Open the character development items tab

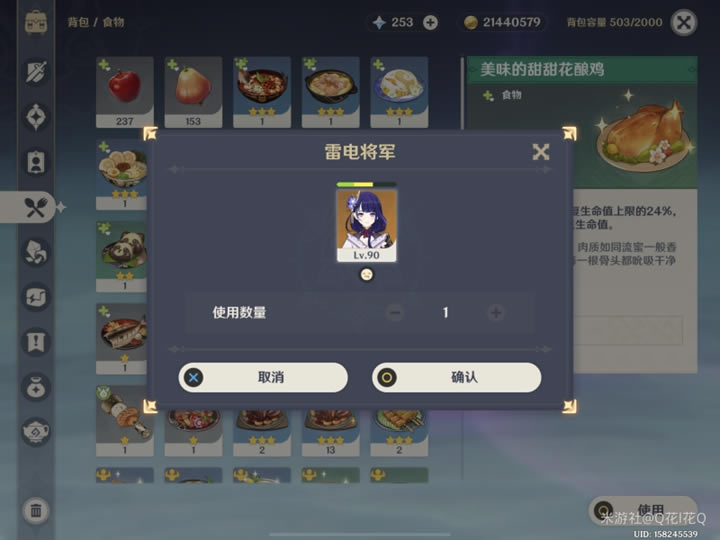coord(37,161)
